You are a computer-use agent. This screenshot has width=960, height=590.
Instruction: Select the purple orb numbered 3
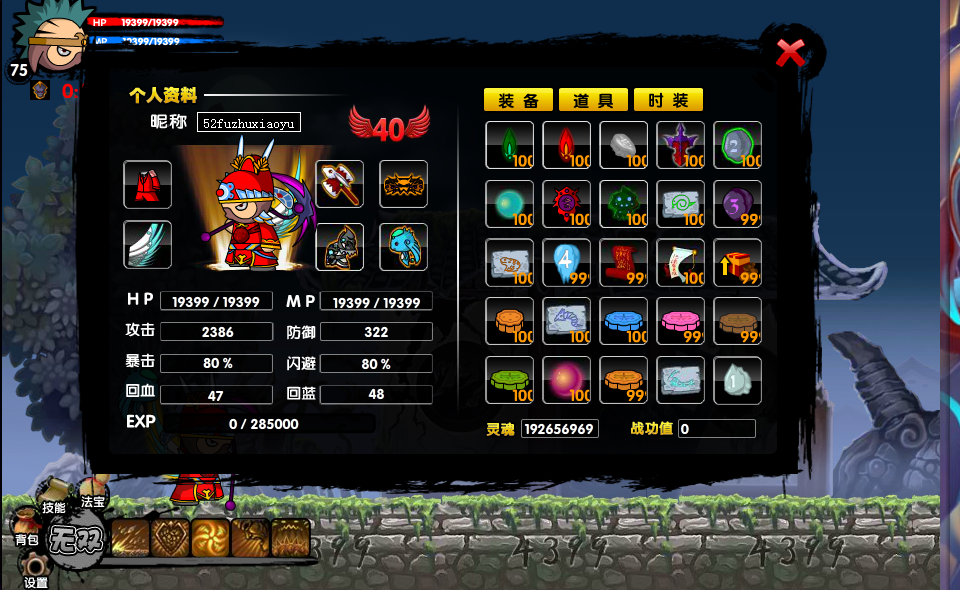tap(737, 204)
